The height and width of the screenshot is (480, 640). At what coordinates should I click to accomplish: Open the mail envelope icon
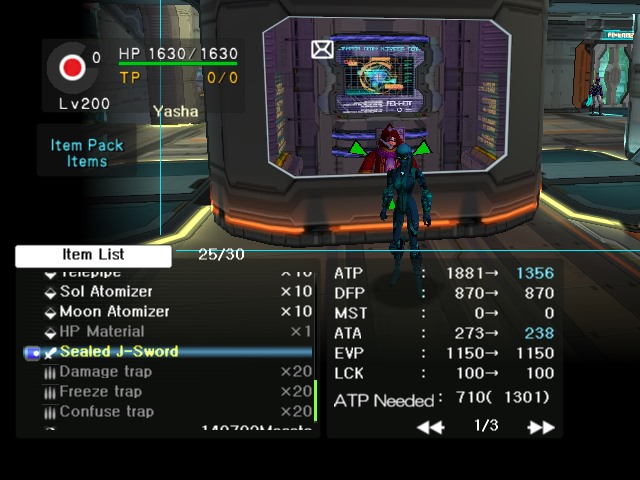tap(322, 49)
